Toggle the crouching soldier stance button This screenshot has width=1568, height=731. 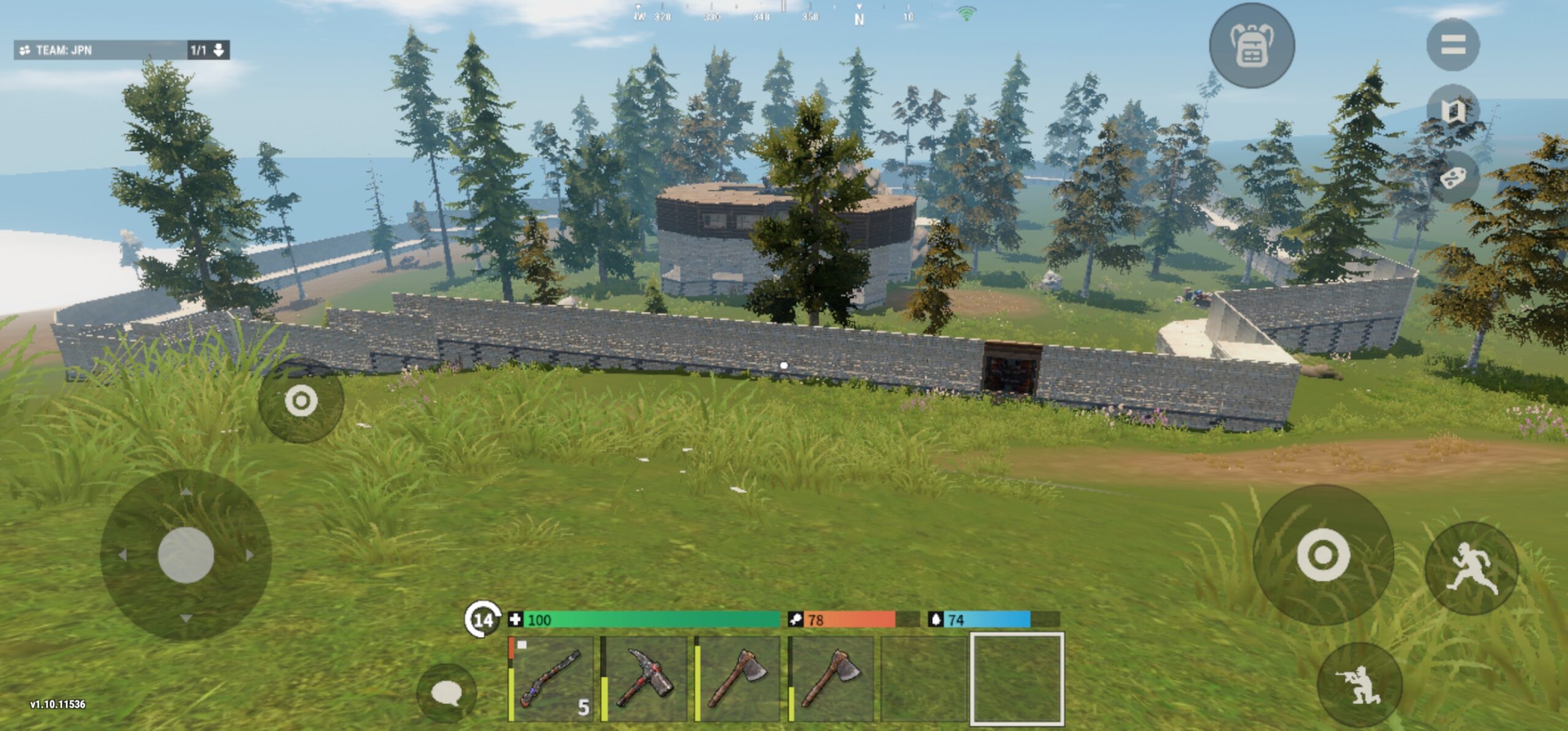pos(1359,684)
